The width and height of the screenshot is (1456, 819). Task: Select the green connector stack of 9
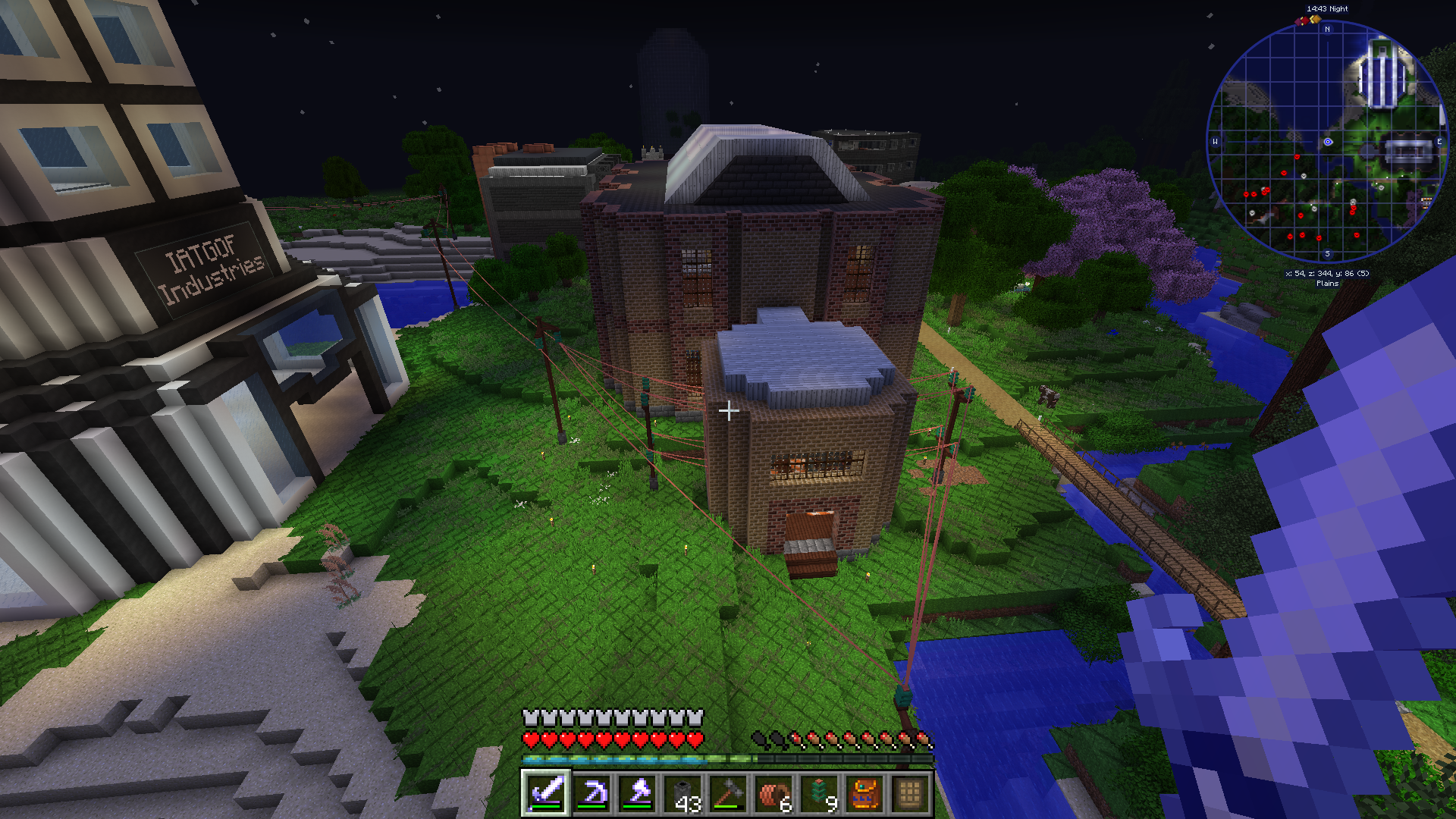pos(819,794)
